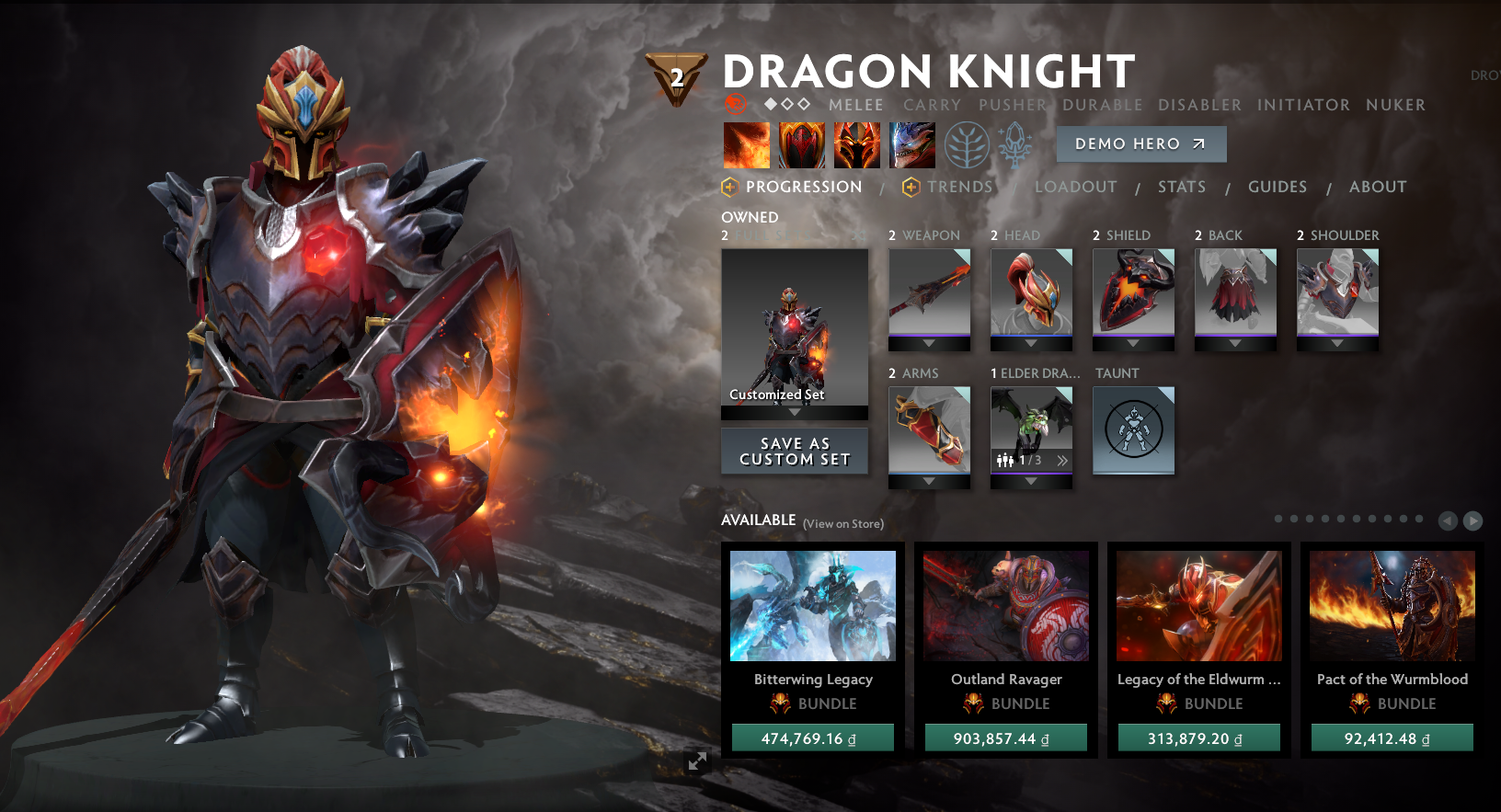This screenshot has height=812, width=1501.
Task: Click the Demo Hero button
Action: [1140, 143]
